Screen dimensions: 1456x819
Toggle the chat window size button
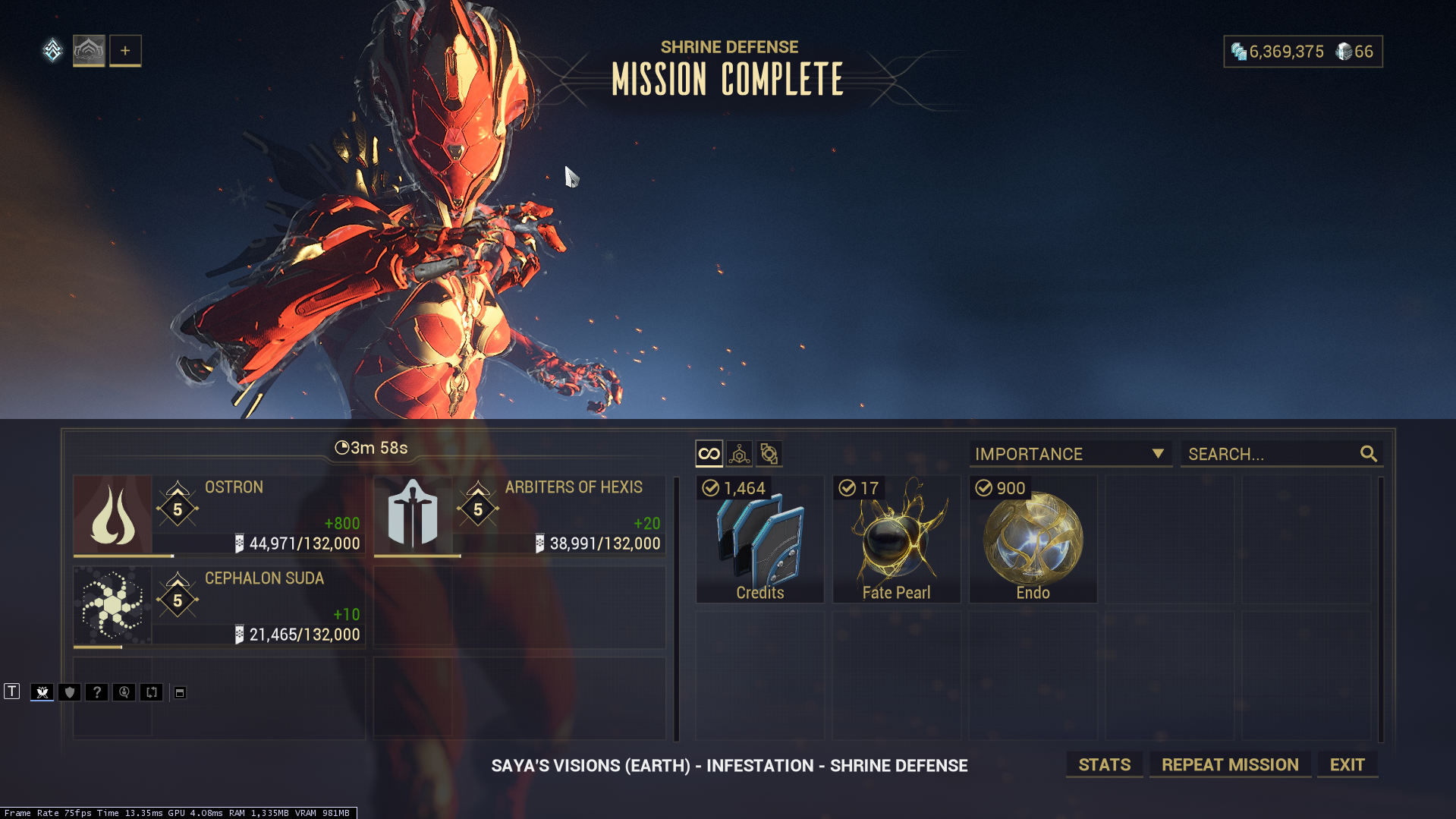(x=180, y=692)
